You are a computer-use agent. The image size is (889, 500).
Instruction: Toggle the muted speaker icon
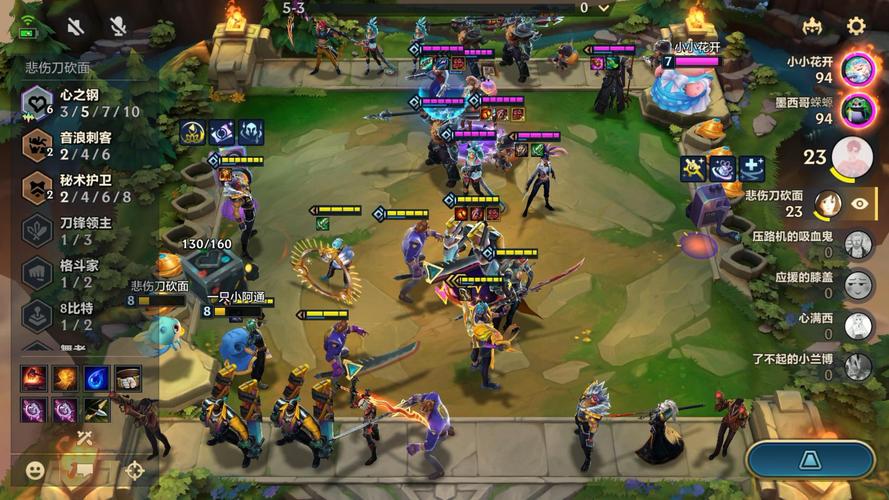[76, 26]
